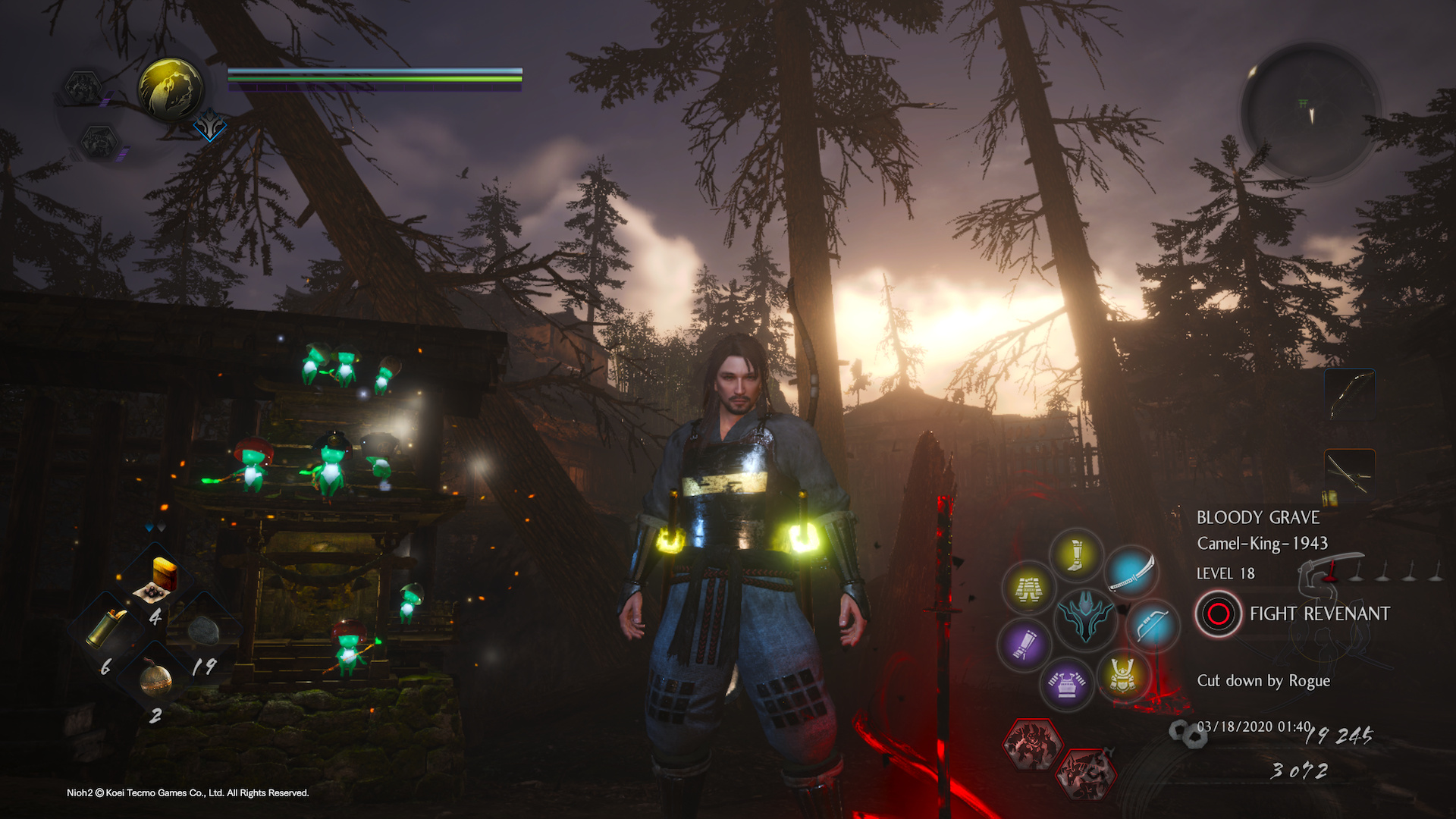This screenshot has height=819, width=1456.
Task: Click the red hulking ogre soul core
Action: (1032, 744)
